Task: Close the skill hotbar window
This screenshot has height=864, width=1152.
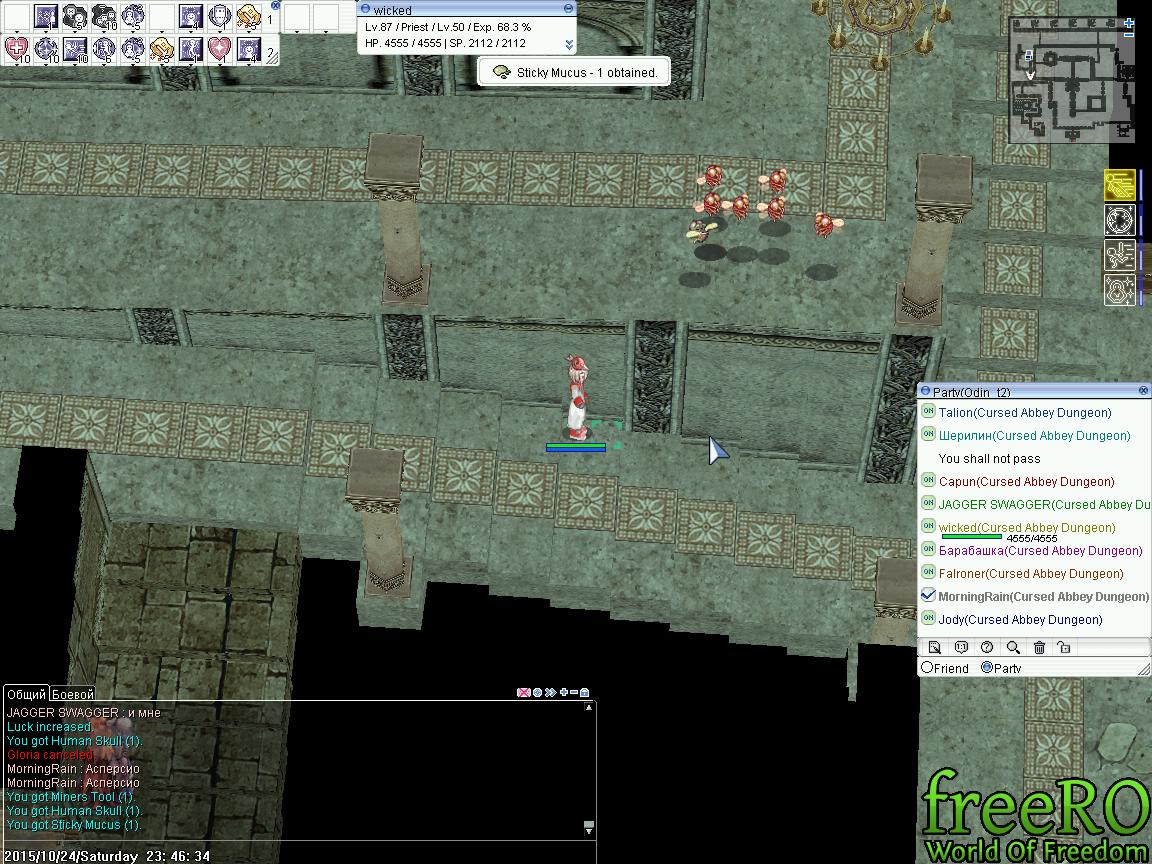Action: (x=275, y=5)
